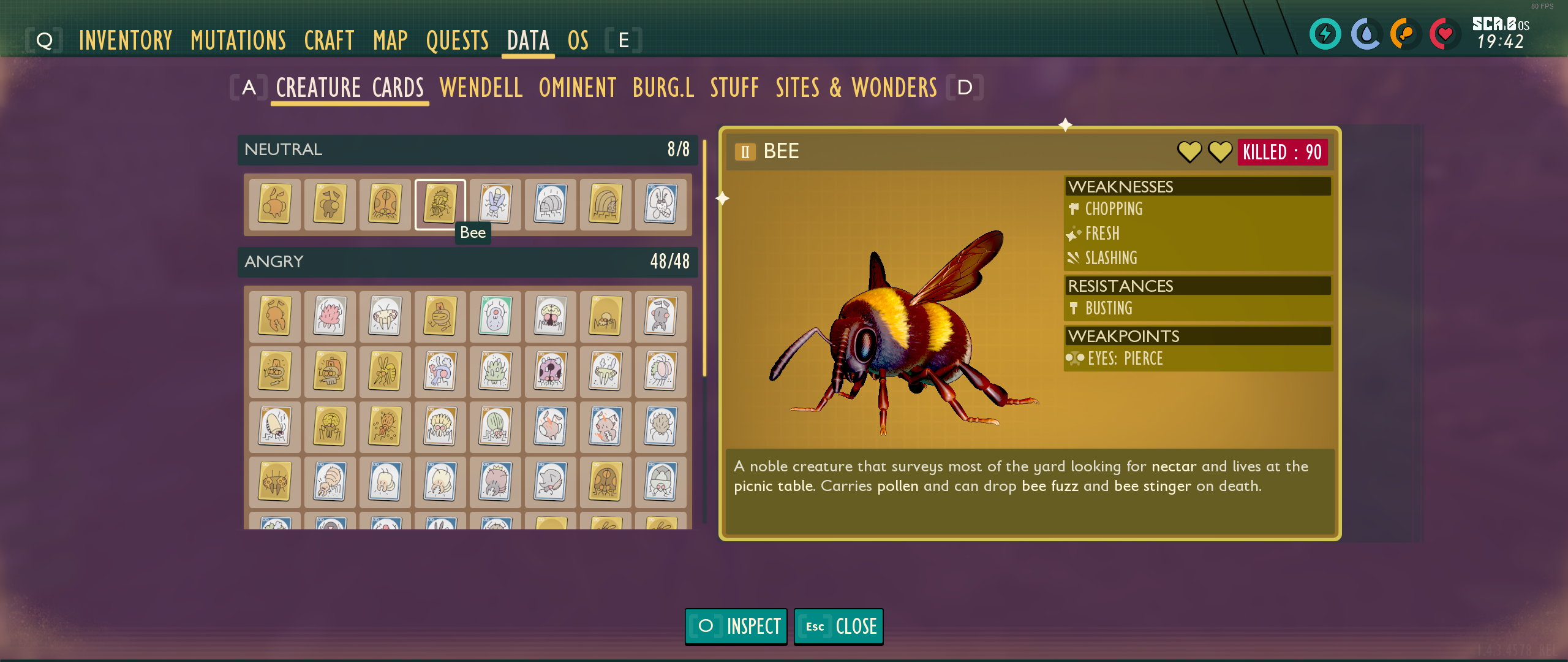This screenshot has width=1568, height=662.
Task: Click the red health heart status icon
Action: (1444, 35)
